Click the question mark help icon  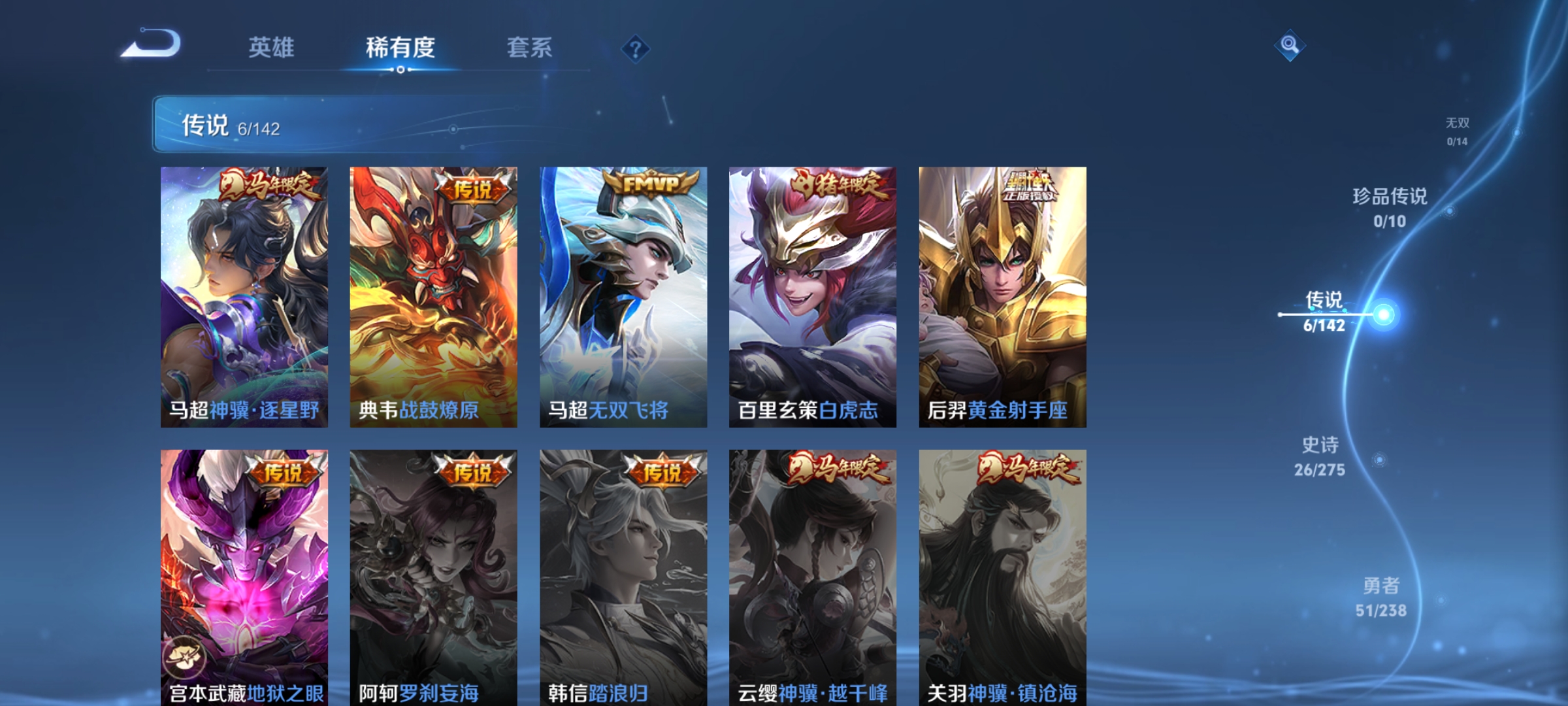(637, 50)
